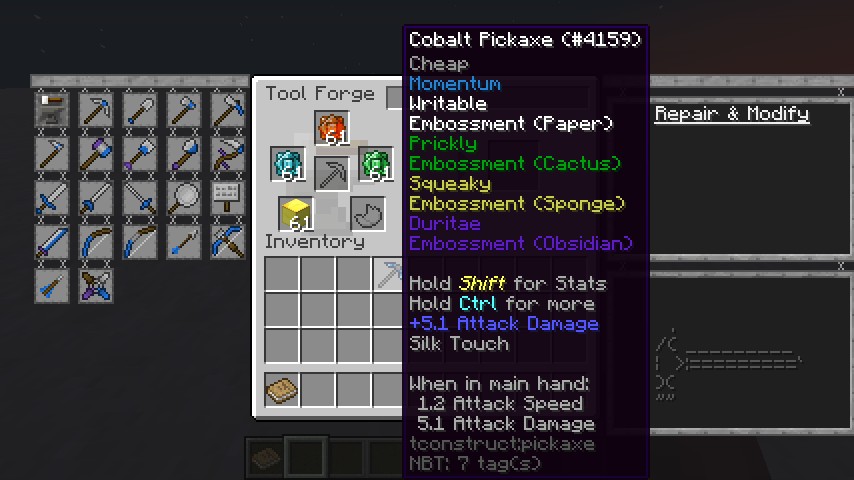Choose the shuriken tool button
Viewport: 854px width, 480px height.
pyautogui.click(x=96, y=284)
